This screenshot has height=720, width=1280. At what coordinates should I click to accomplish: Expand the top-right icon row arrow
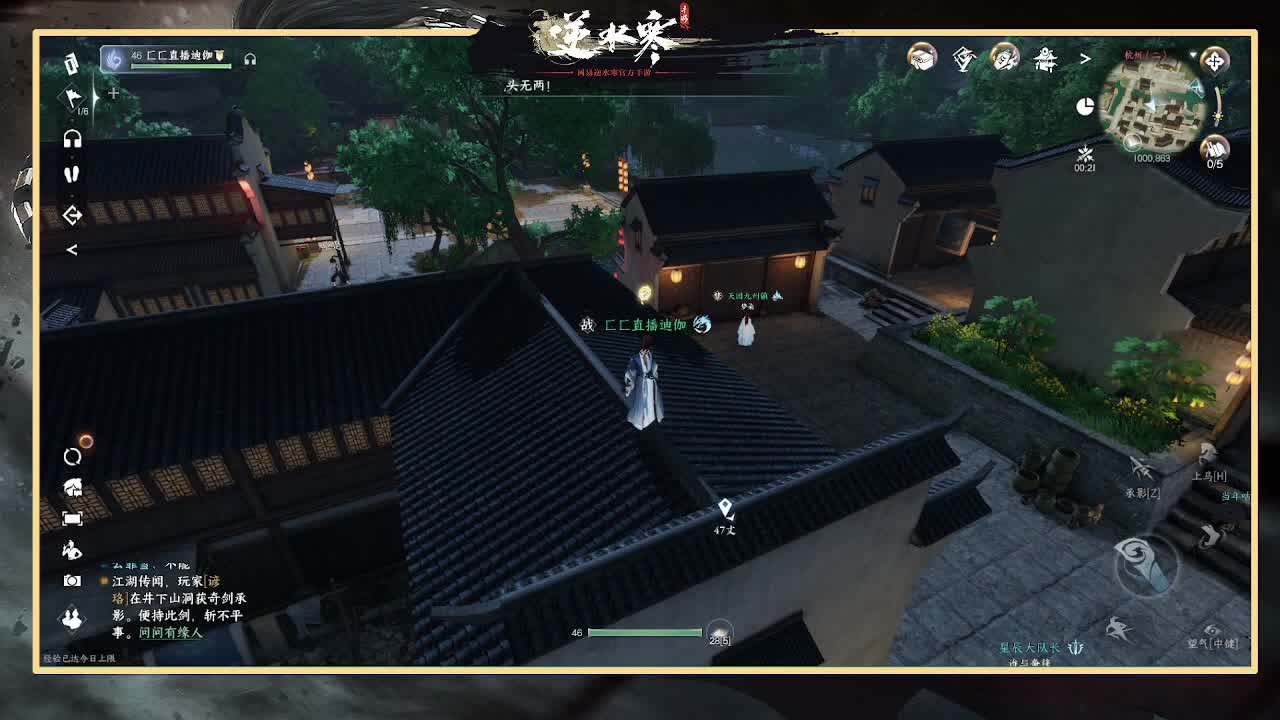(x=1086, y=60)
